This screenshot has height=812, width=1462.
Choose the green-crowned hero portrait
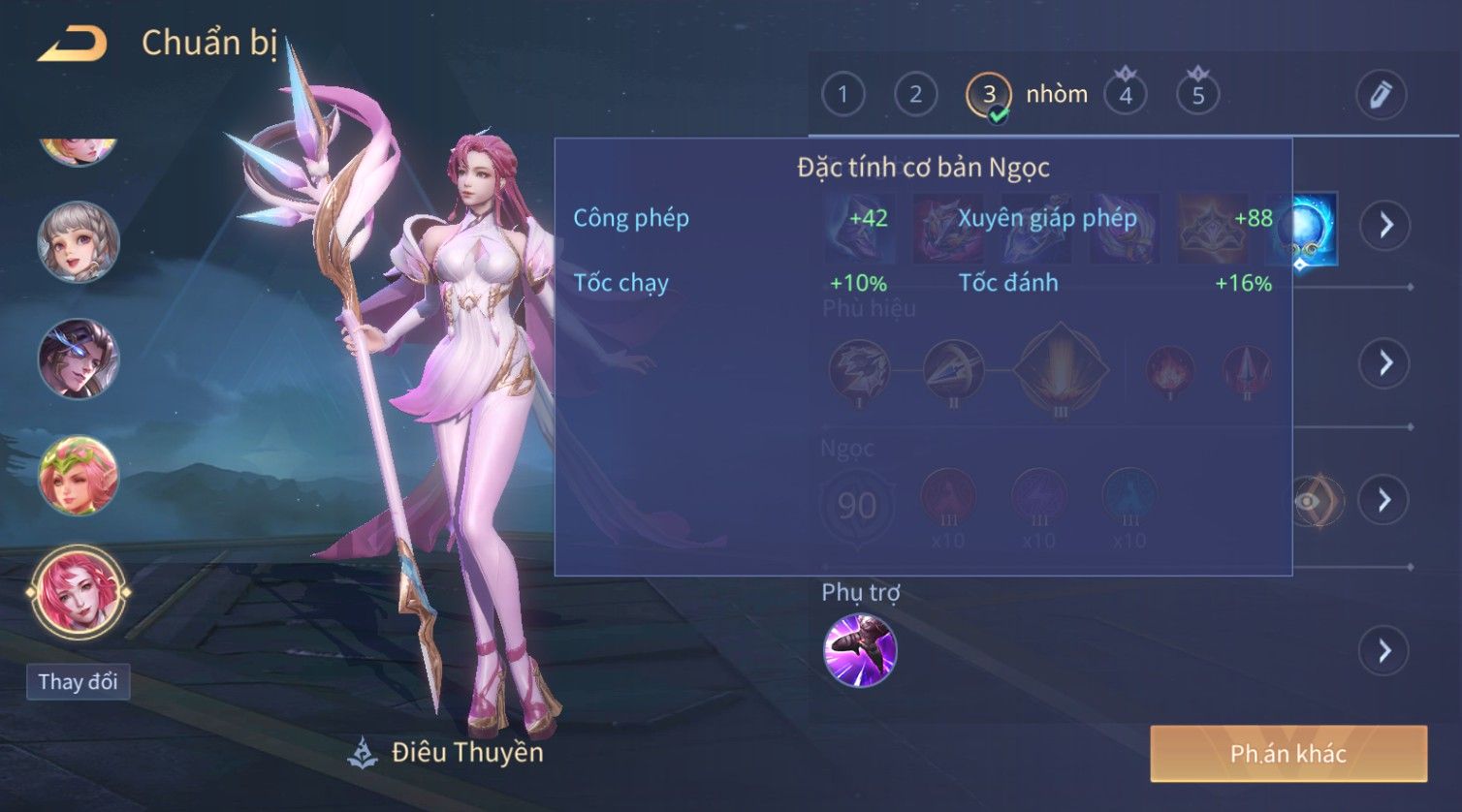pyautogui.click(x=78, y=475)
